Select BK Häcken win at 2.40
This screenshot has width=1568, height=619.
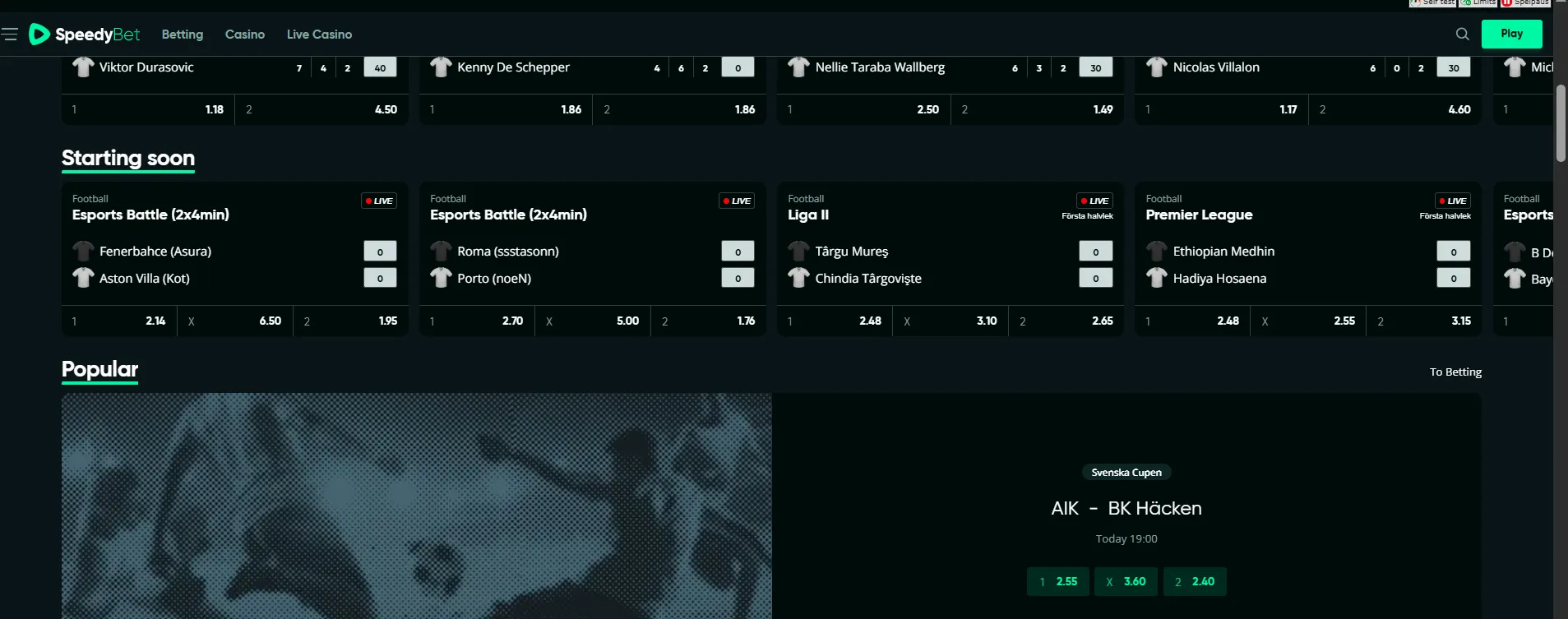click(x=1195, y=581)
